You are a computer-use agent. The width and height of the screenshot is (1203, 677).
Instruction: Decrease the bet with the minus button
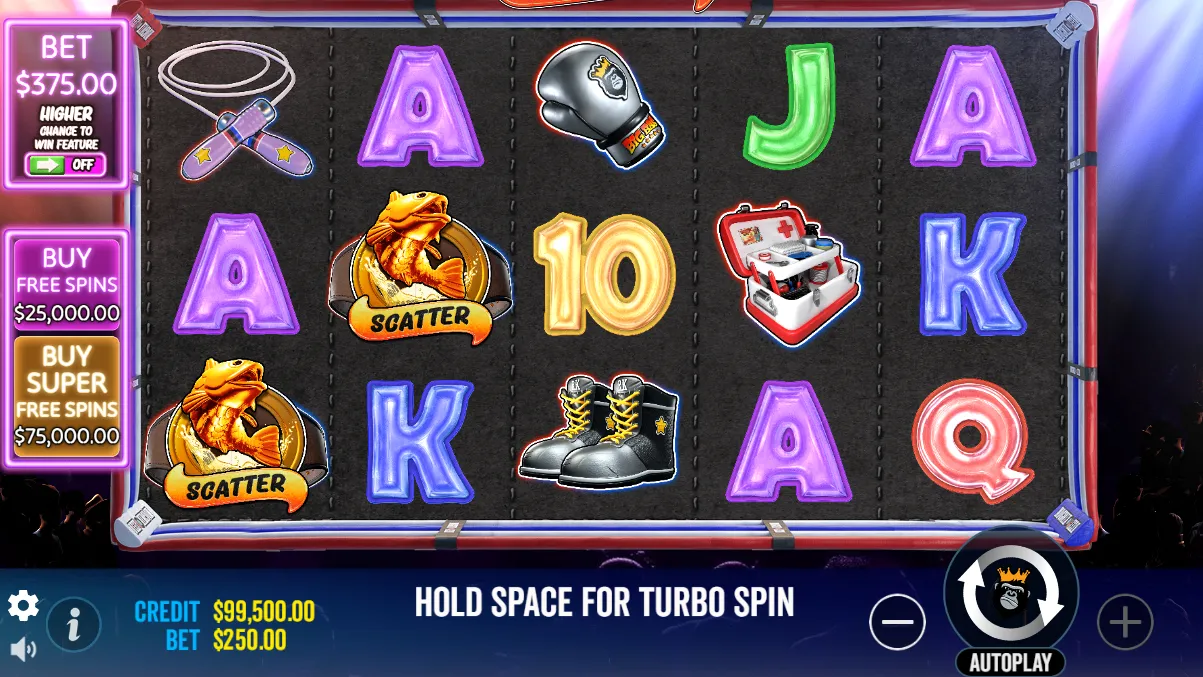897,623
